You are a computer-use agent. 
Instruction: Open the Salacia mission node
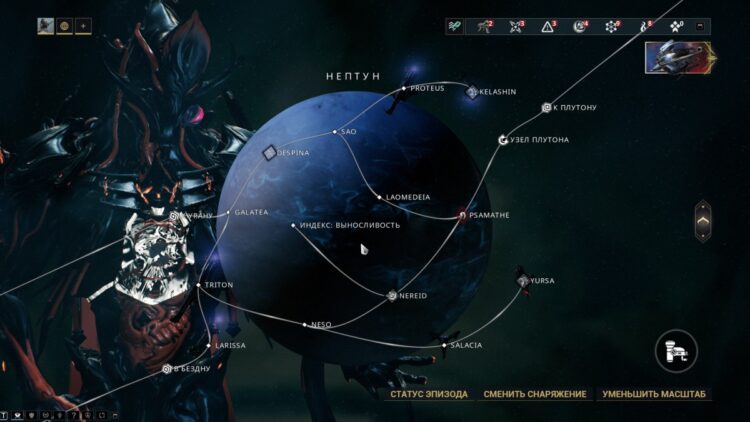444,345
